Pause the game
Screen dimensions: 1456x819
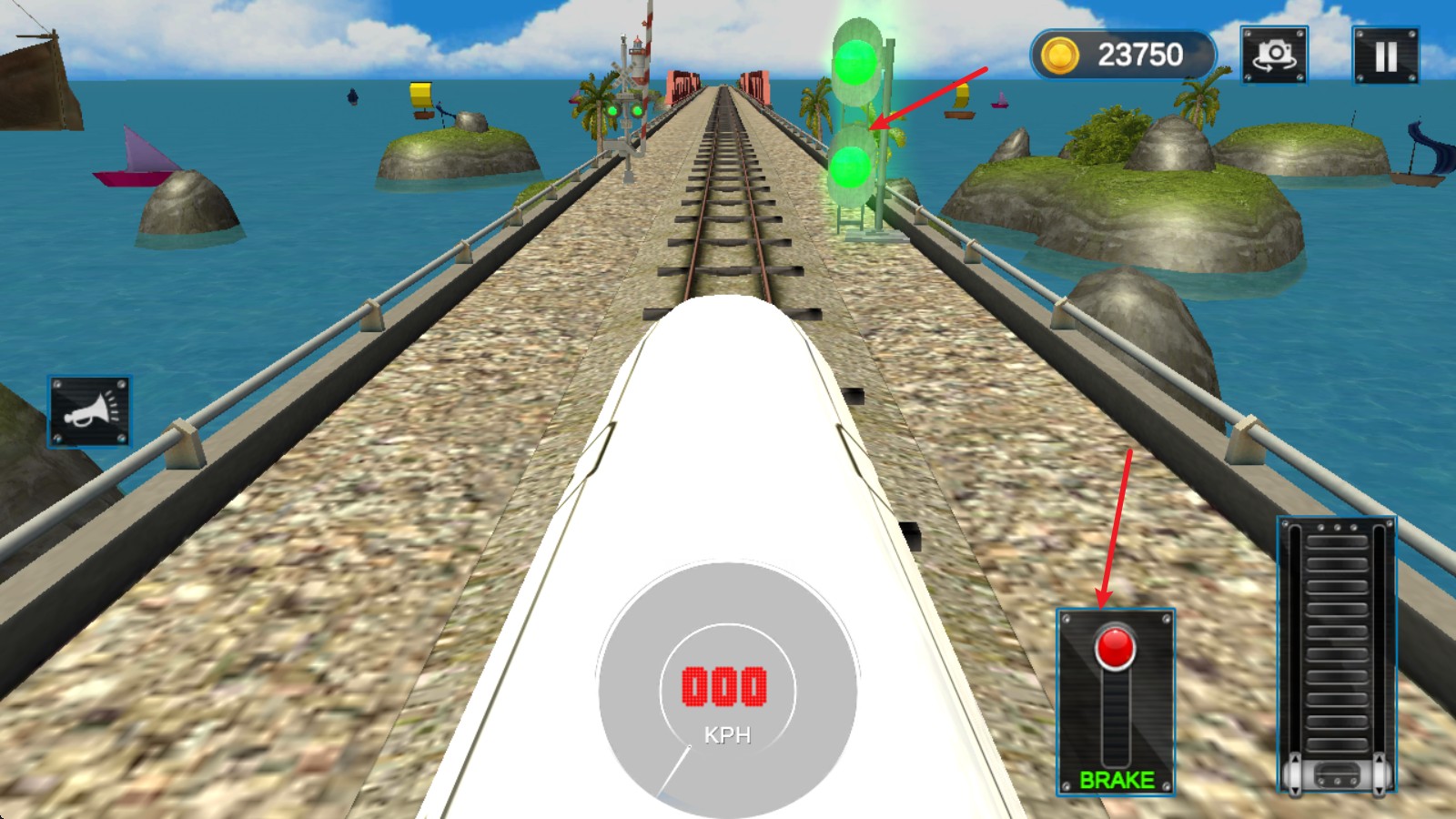pos(1385,56)
